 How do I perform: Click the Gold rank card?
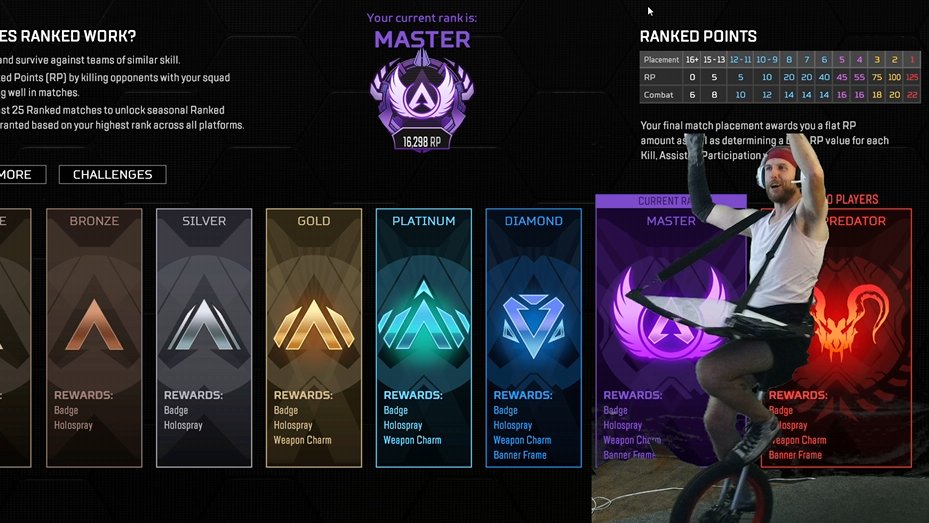click(x=313, y=337)
